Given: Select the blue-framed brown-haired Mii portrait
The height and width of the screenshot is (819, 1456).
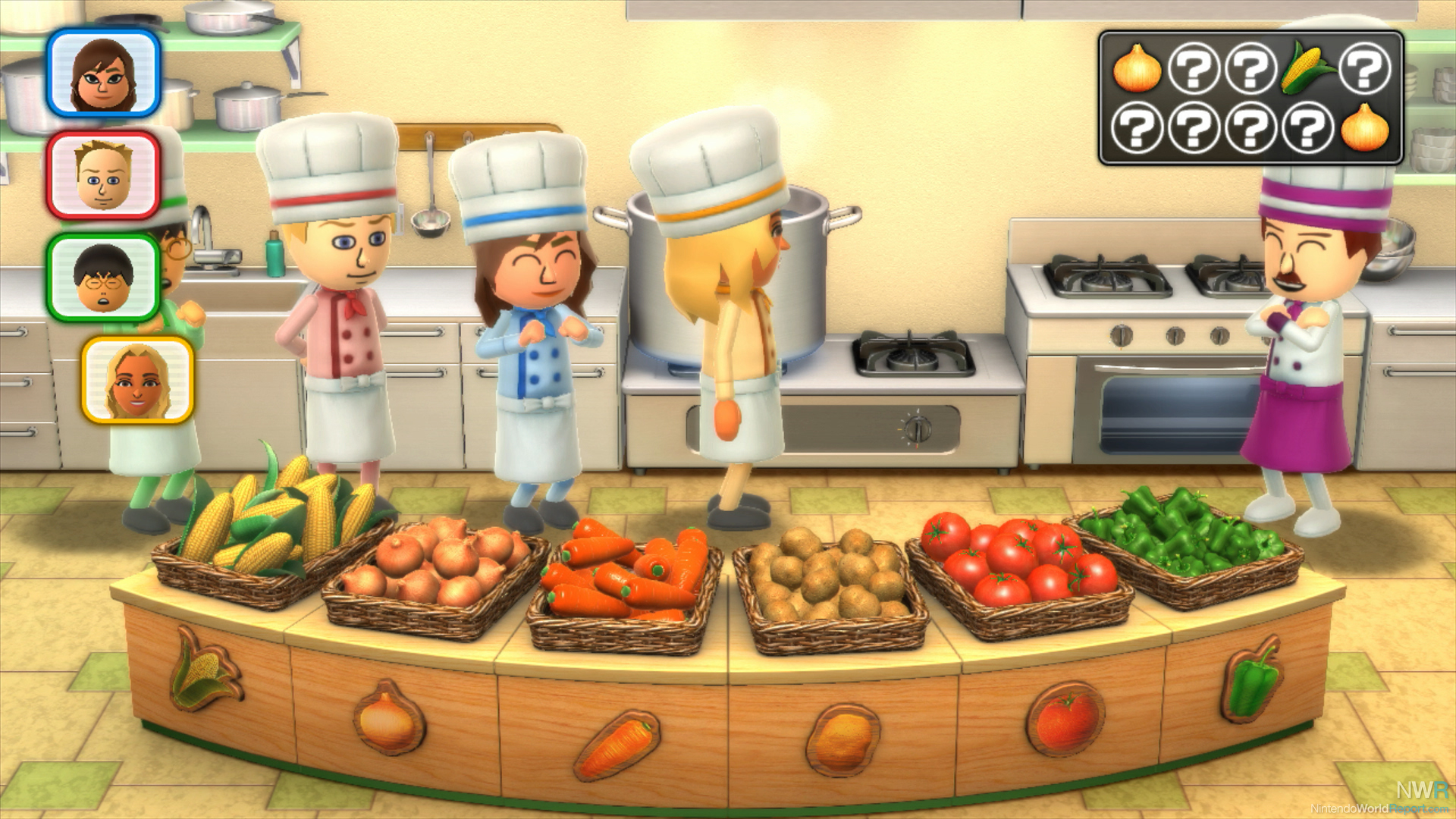Looking at the screenshot, I should tap(103, 73).
